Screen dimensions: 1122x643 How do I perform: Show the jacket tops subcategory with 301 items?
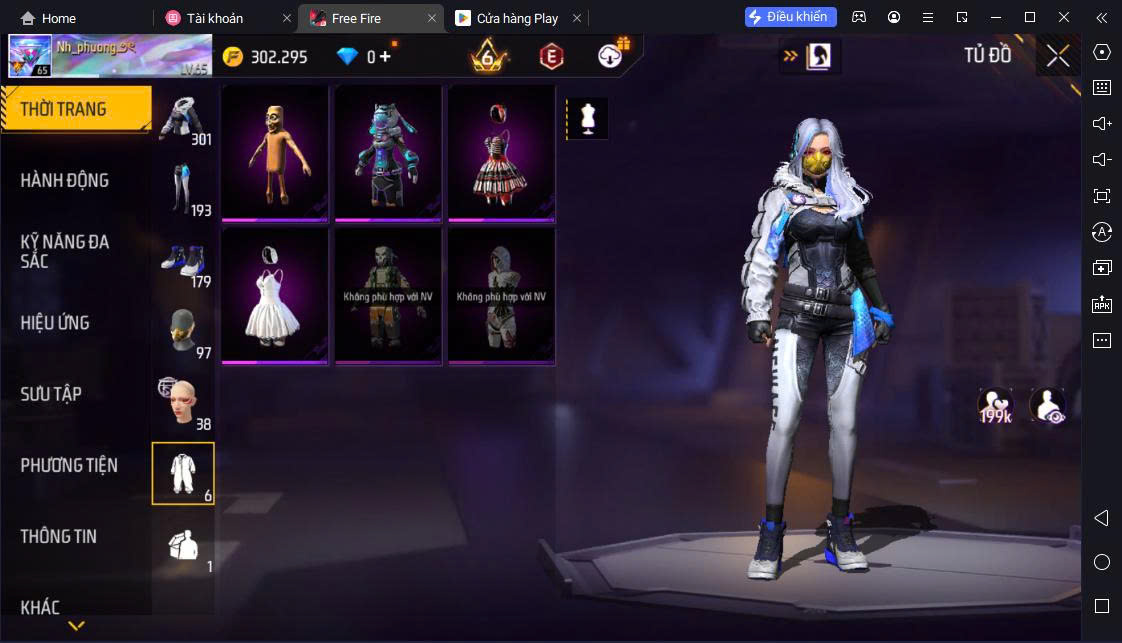tap(183, 119)
